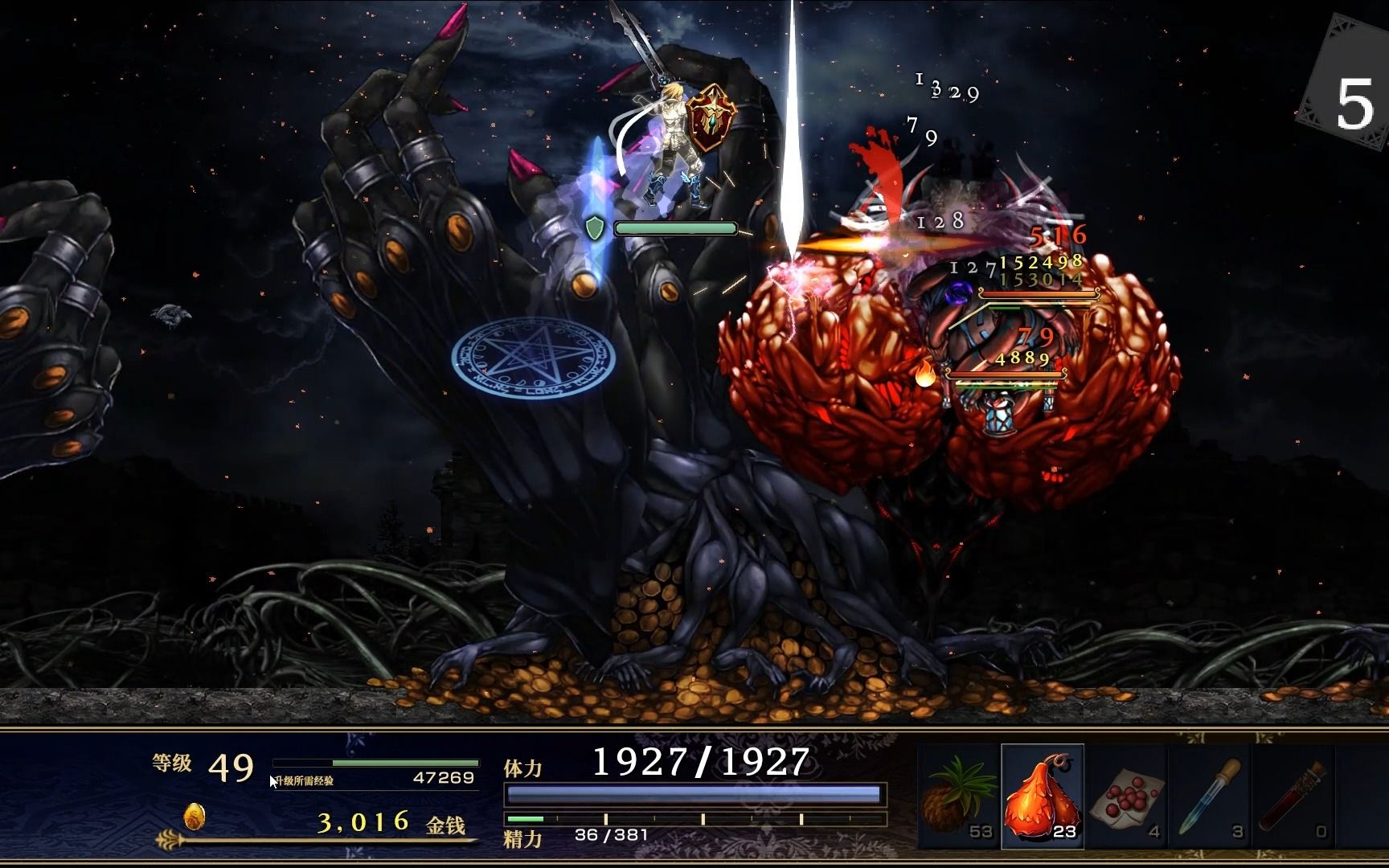Viewport: 1389px width, 868px height.
Task: Click the 金钱 money label
Action: coord(447,823)
